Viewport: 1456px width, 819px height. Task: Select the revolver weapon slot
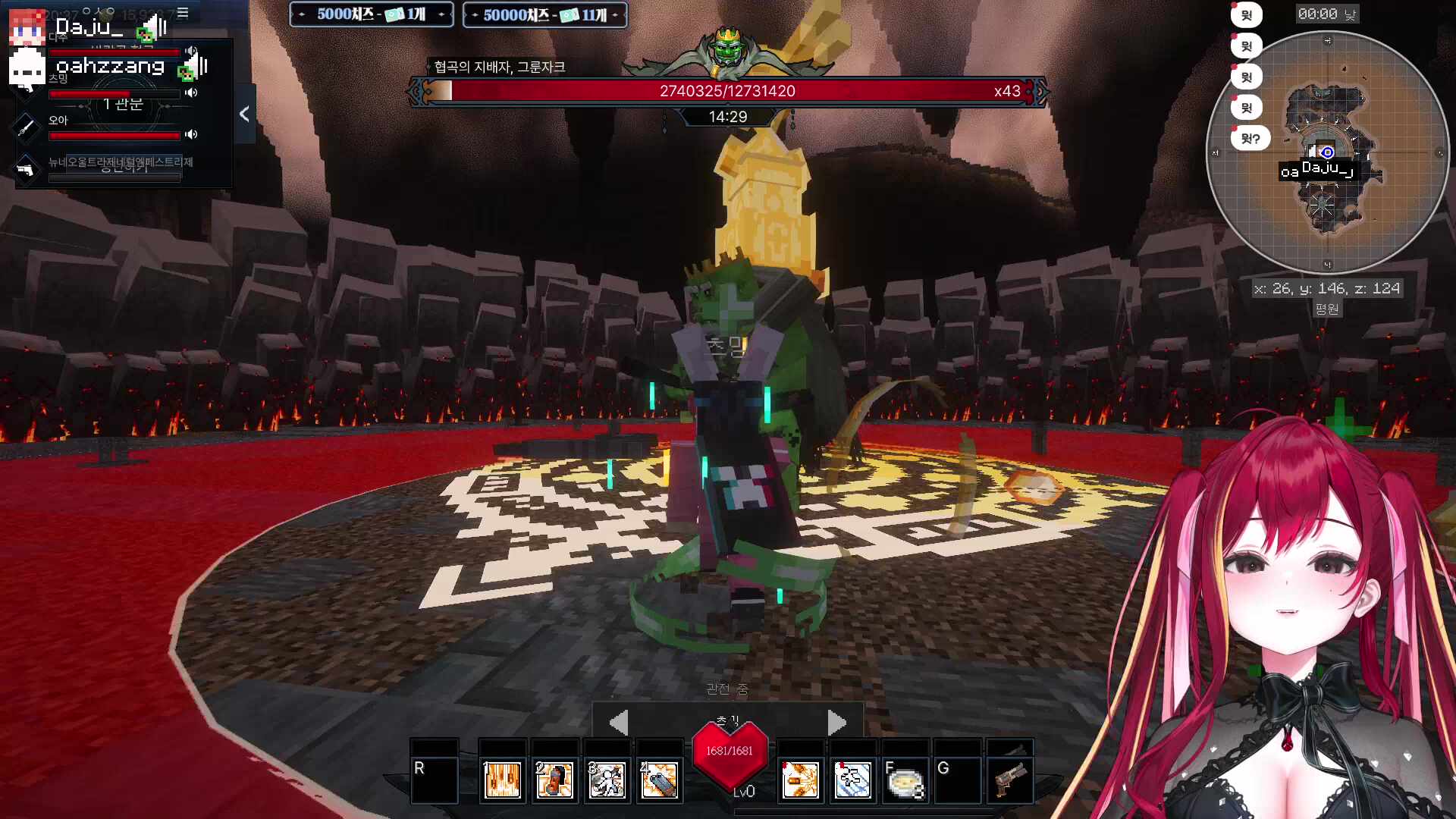(1010, 780)
